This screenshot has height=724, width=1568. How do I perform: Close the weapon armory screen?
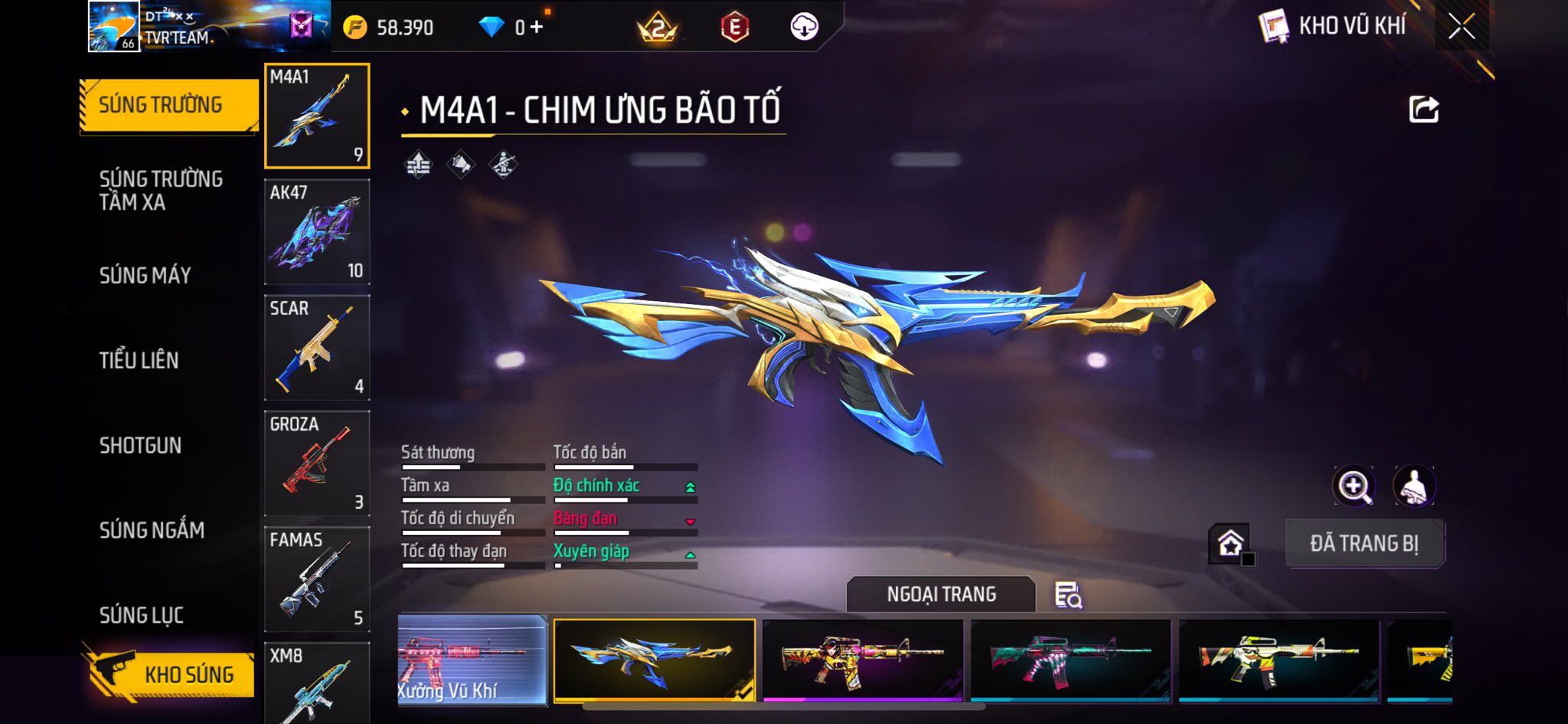click(x=1461, y=27)
